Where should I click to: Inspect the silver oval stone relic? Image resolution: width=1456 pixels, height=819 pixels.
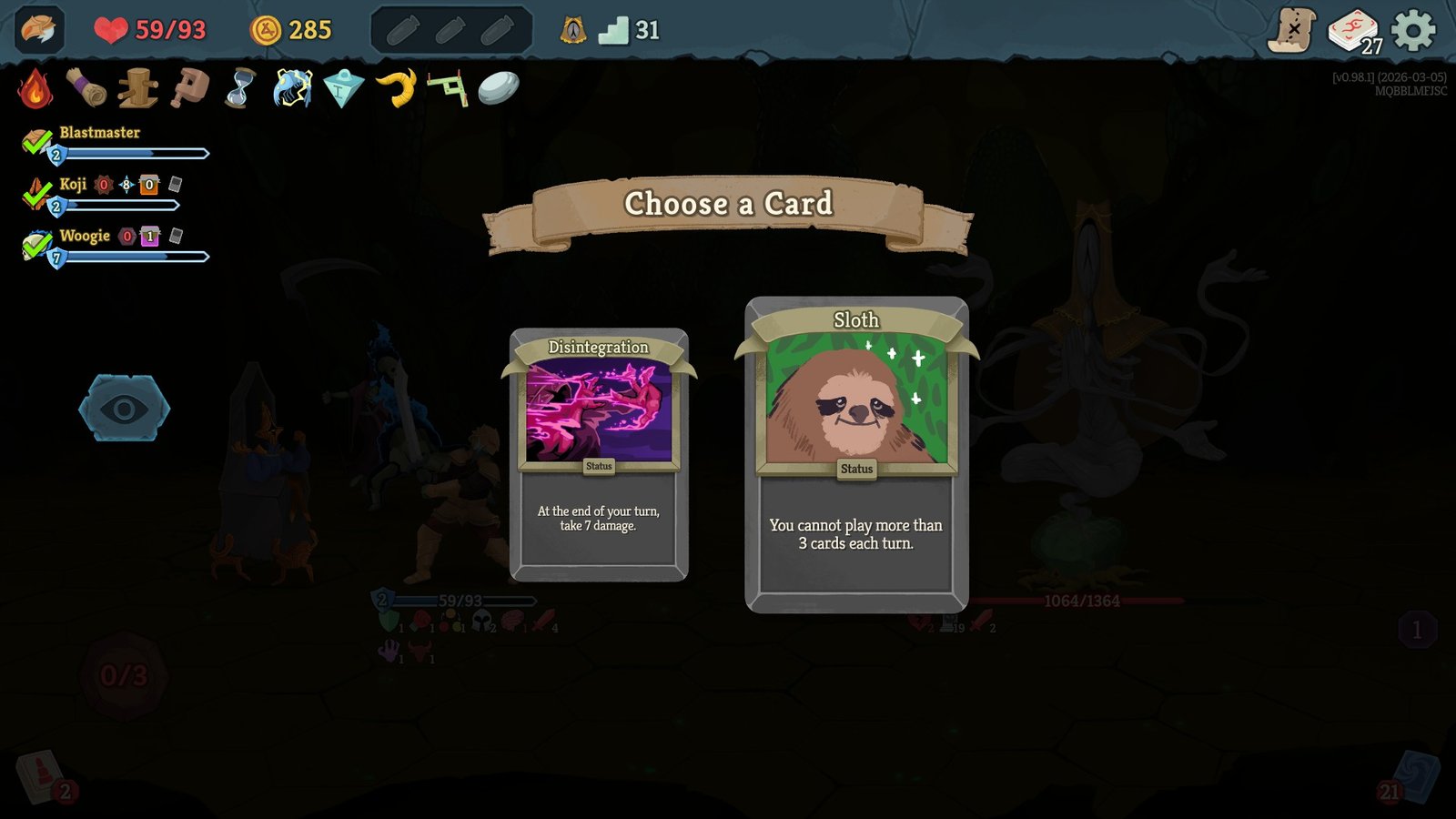point(499,88)
